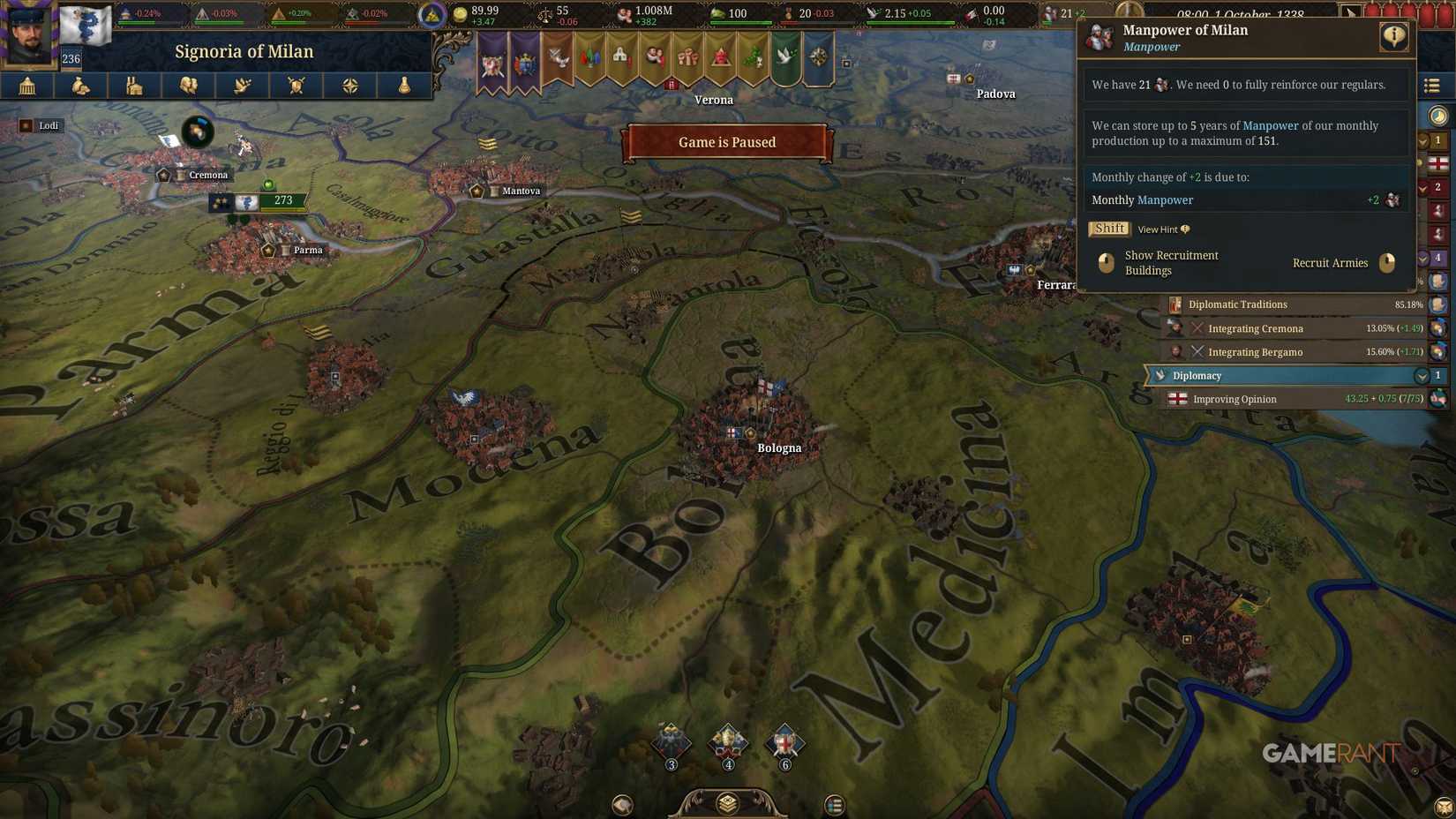Collapse the Diplomacy section with its chevron
Image resolution: width=1456 pixels, height=819 pixels.
[1422, 375]
